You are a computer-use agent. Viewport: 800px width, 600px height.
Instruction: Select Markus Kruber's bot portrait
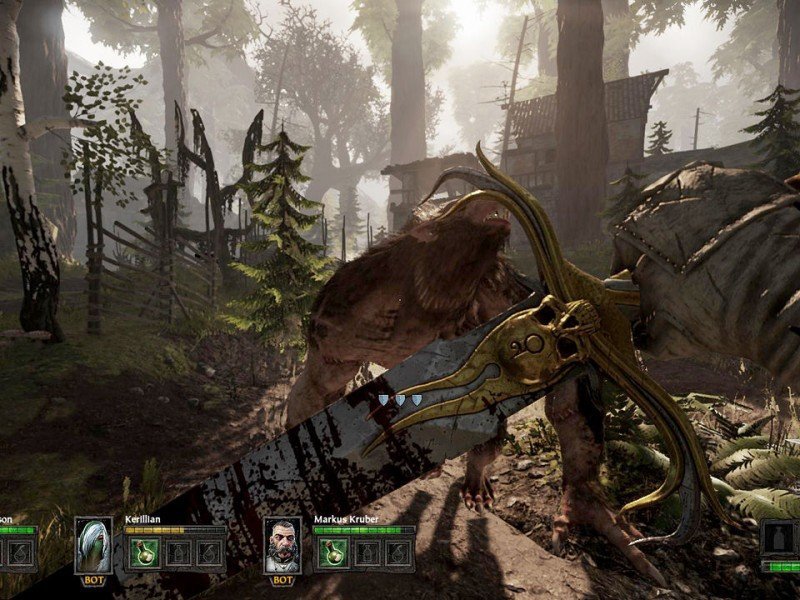(x=282, y=545)
